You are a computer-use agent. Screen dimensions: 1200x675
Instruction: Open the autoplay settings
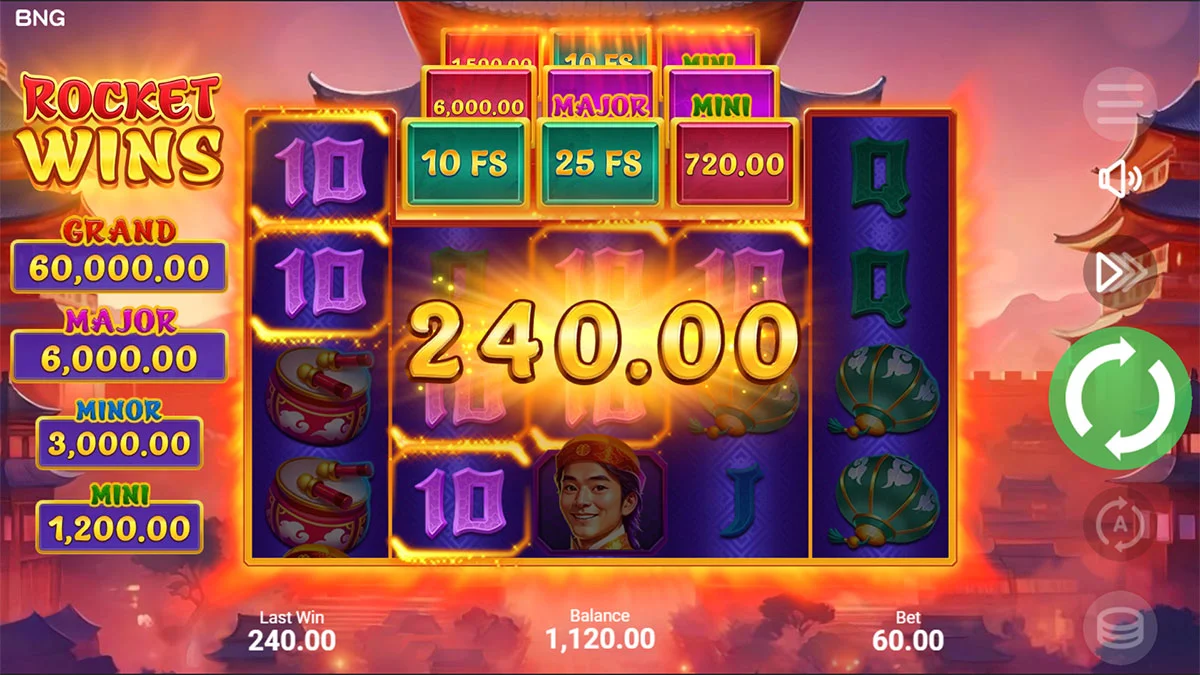[1120, 523]
